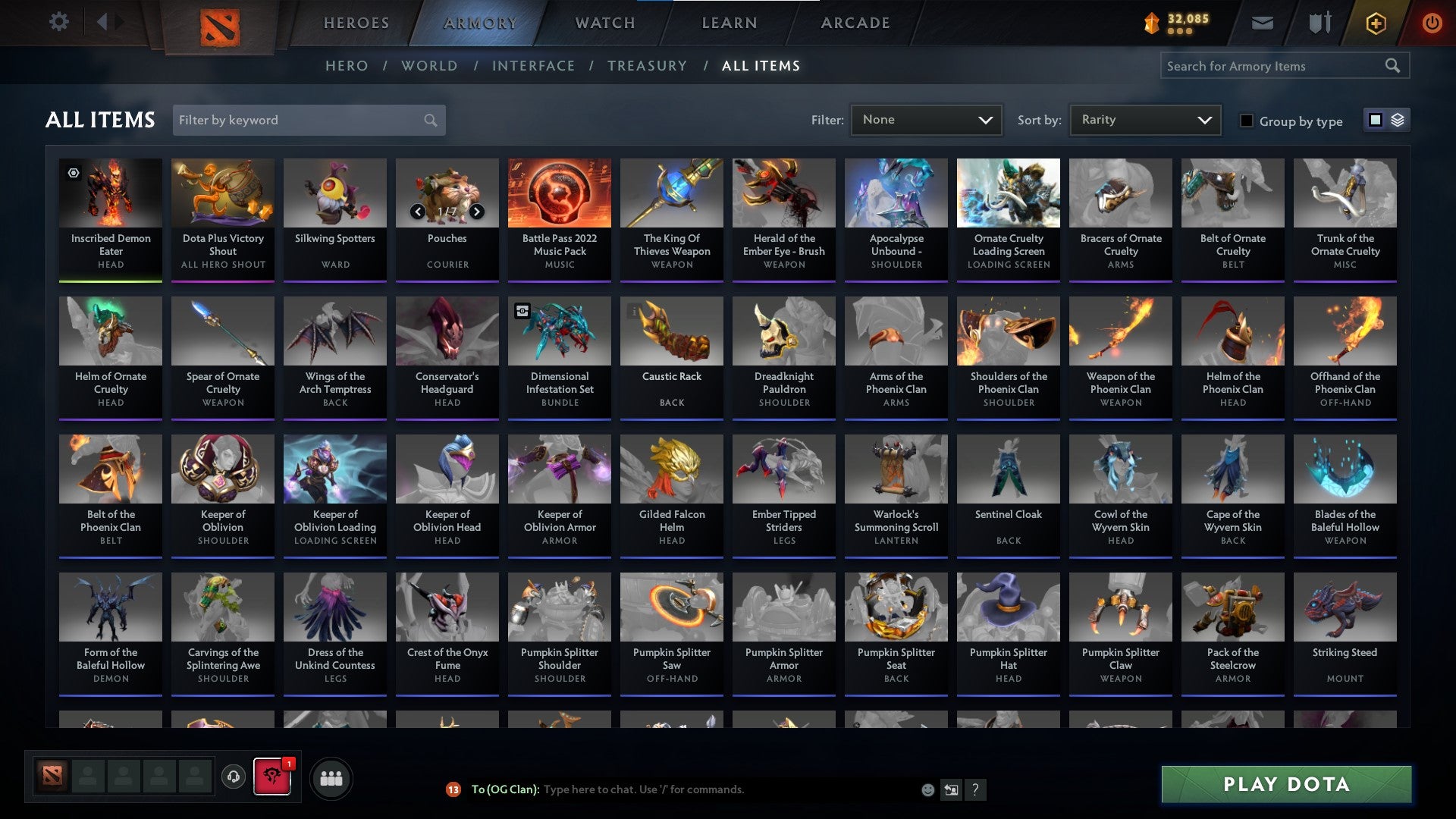The width and height of the screenshot is (1456, 819).
Task: Click the friends list group icon
Action: [x=331, y=777]
